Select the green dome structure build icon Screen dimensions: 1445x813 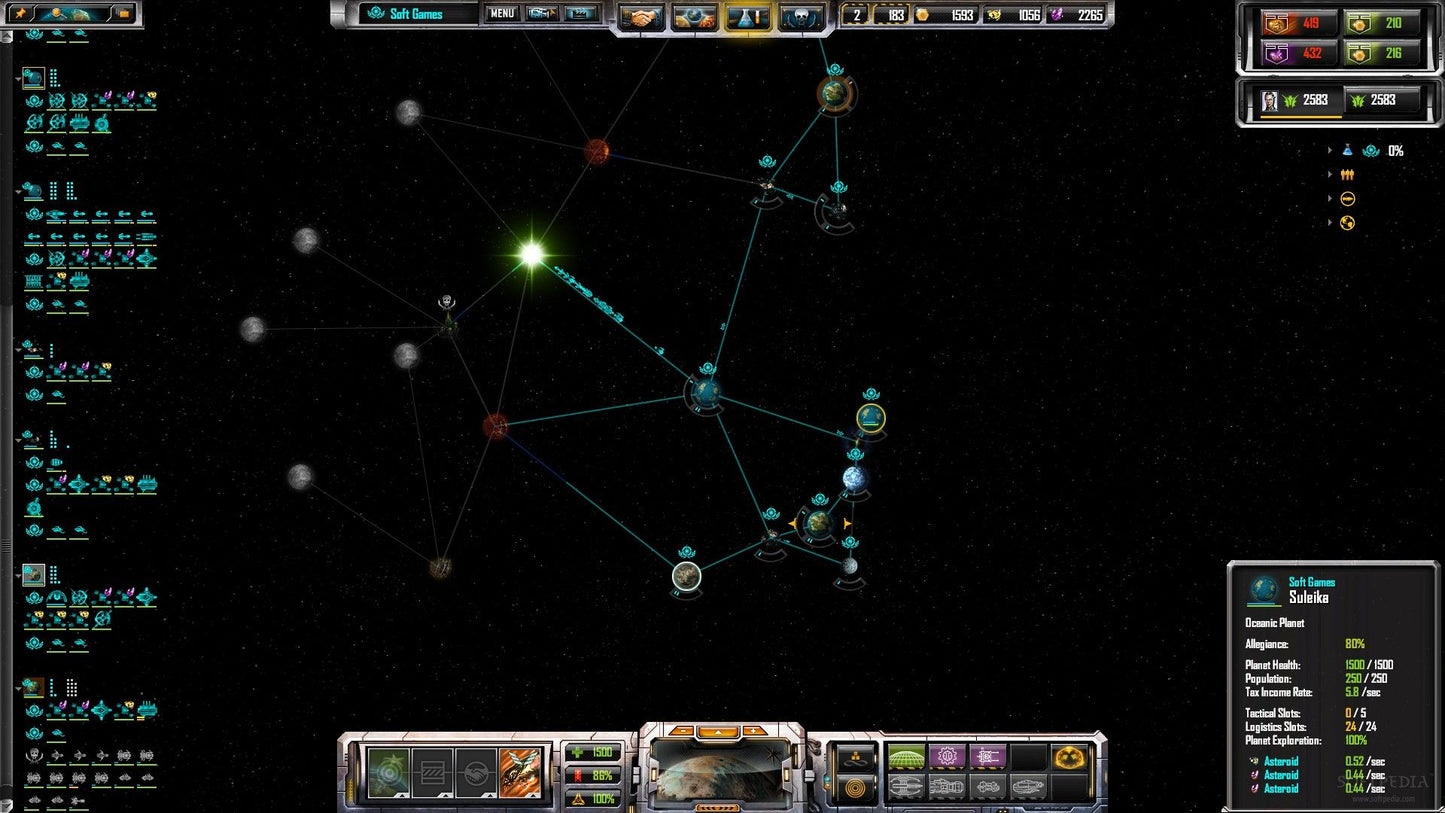pos(906,757)
